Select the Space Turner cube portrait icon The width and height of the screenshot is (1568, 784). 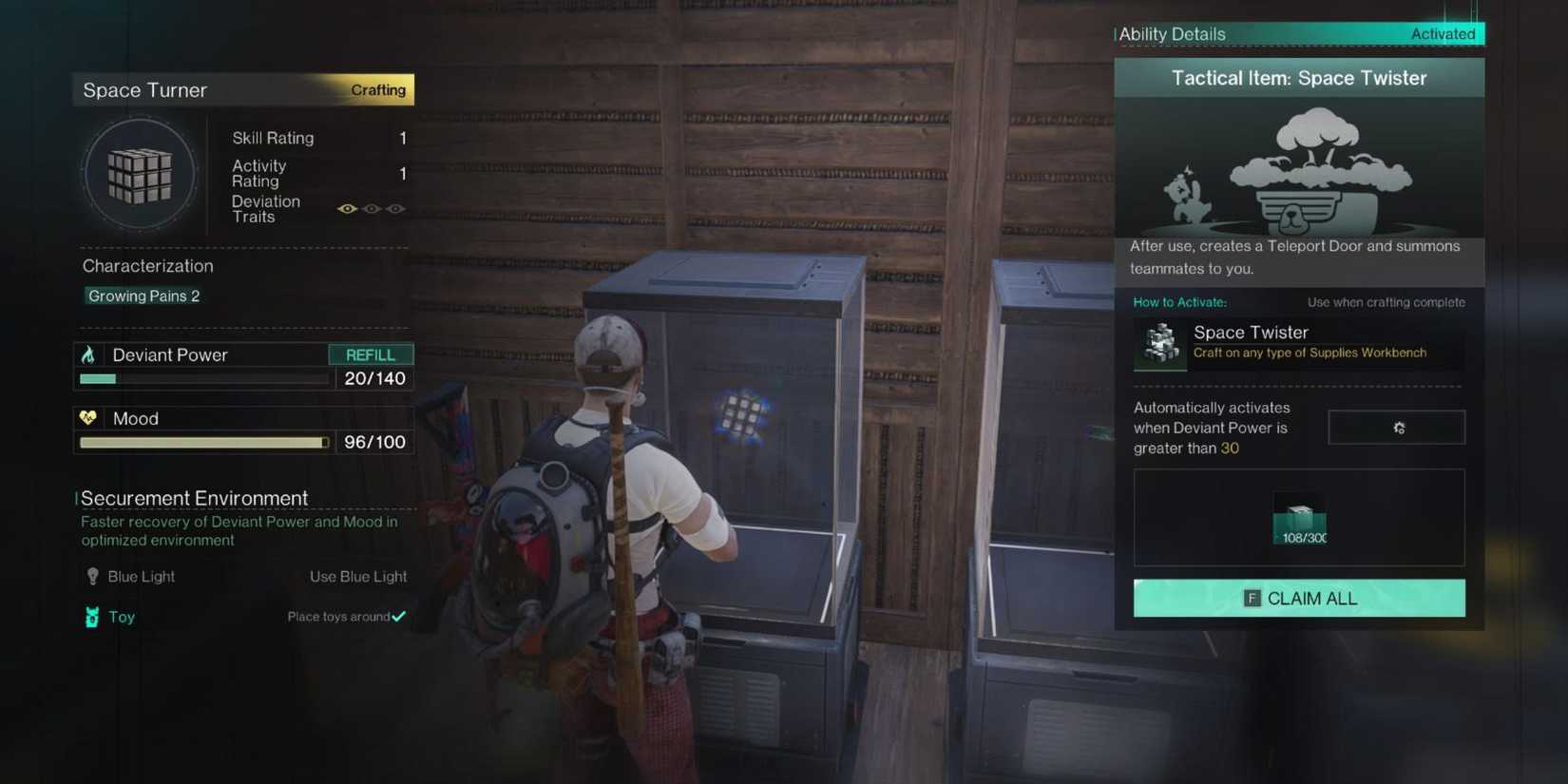pyautogui.click(x=140, y=174)
